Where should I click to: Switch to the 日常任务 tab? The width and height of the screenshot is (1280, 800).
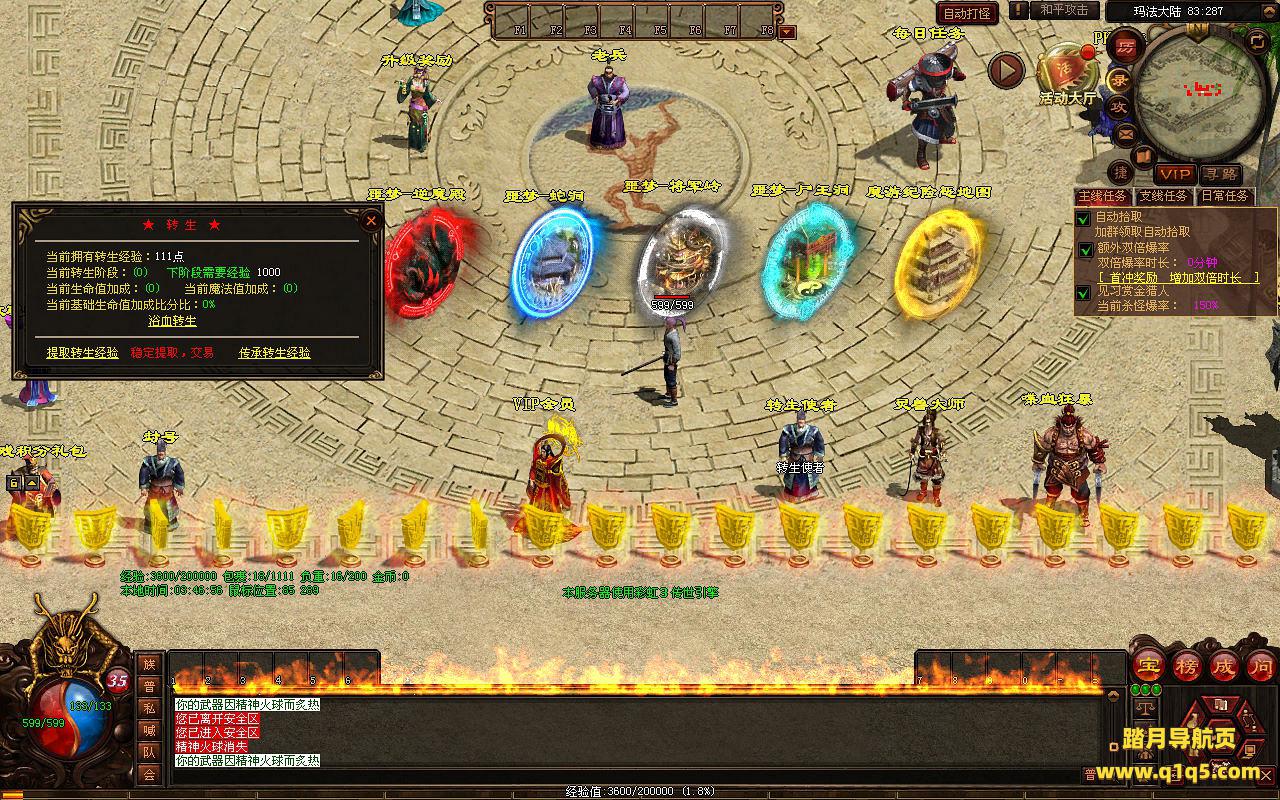pyautogui.click(x=1225, y=196)
